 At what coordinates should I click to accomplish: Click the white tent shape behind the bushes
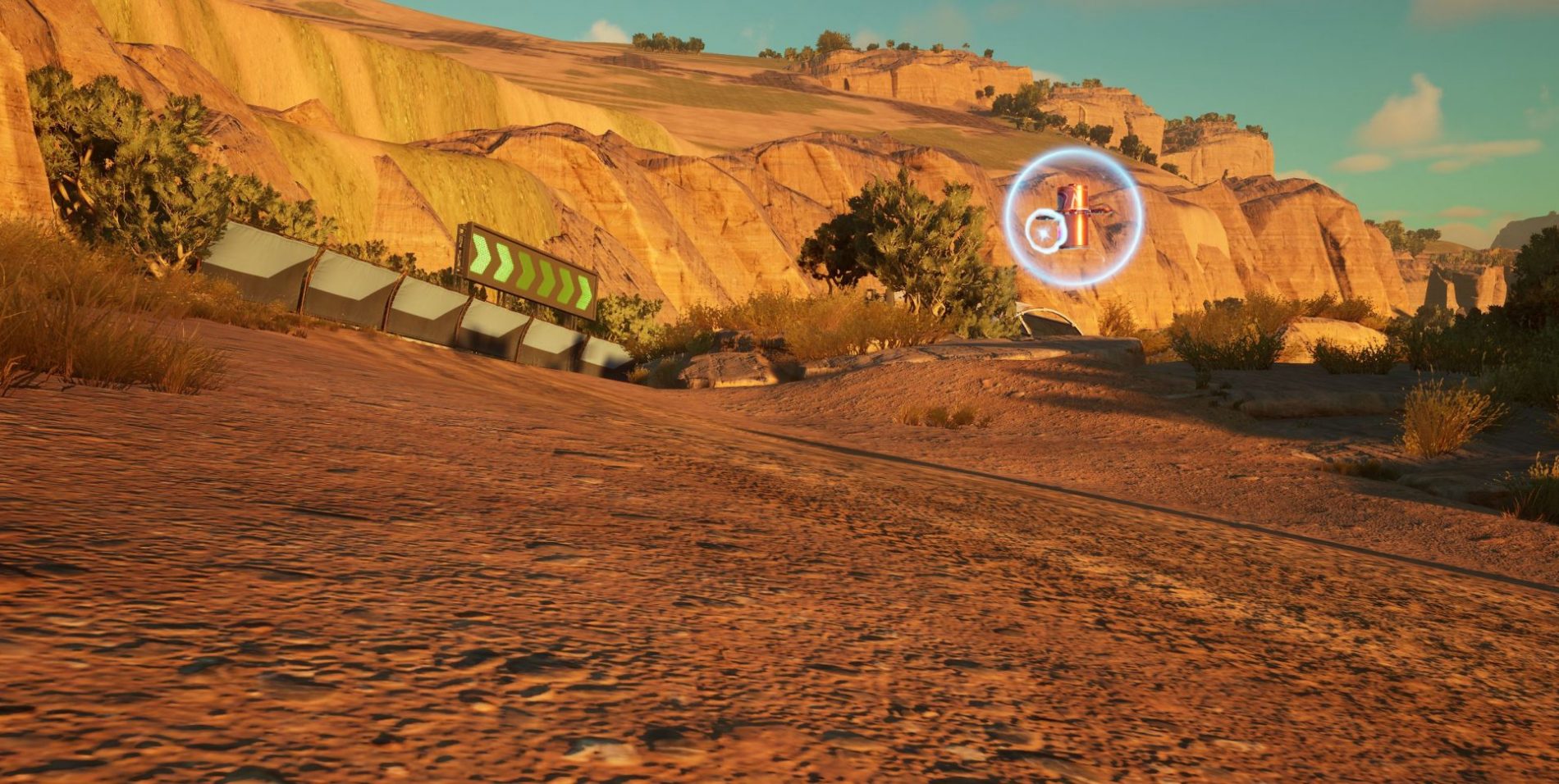(1042, 320)
